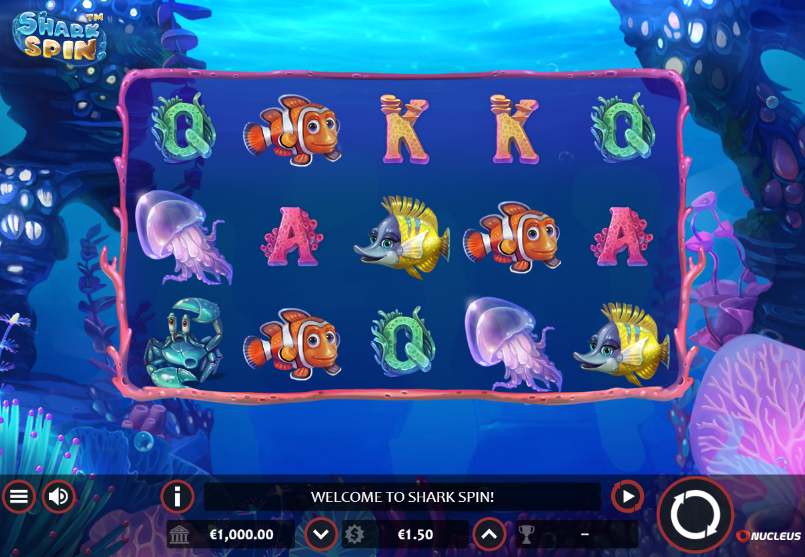The height and width of the screenshot is (557, 805).
Task: Start autoplay with the play arrow
Action: click(x=627, y=495)
